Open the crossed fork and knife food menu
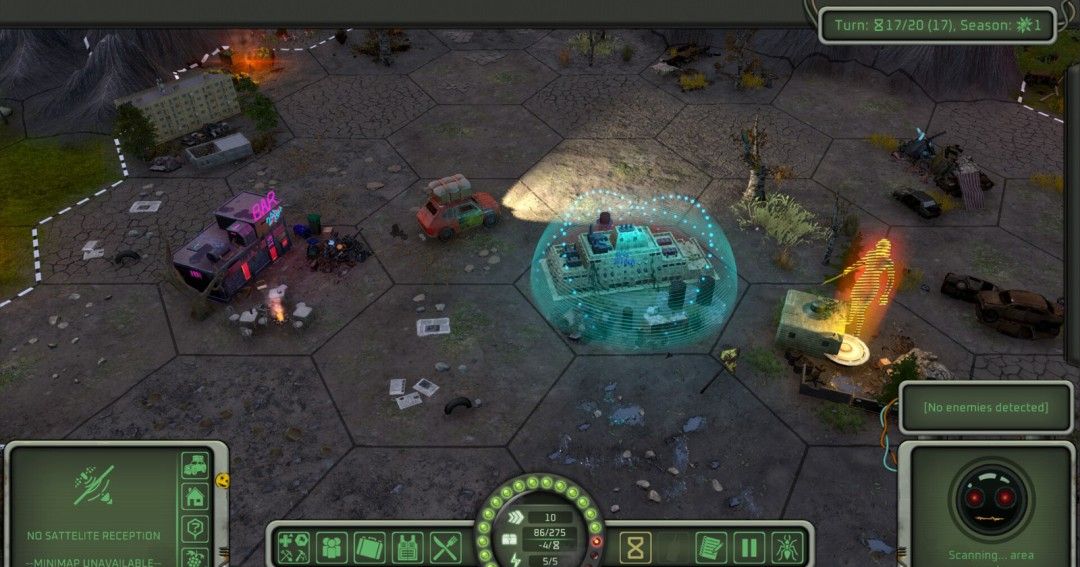Viewport: 1080px width, 567px height. coord(445,547)
